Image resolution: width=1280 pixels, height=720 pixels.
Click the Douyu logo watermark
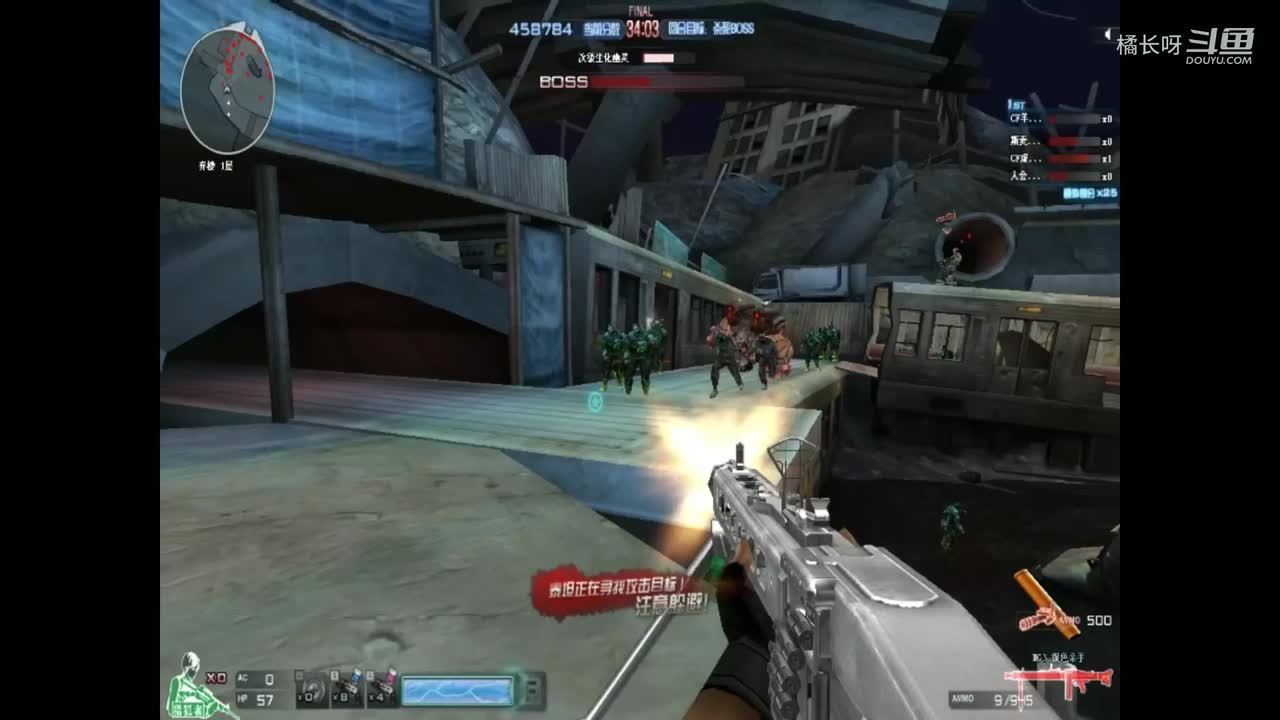[1220, 45]
